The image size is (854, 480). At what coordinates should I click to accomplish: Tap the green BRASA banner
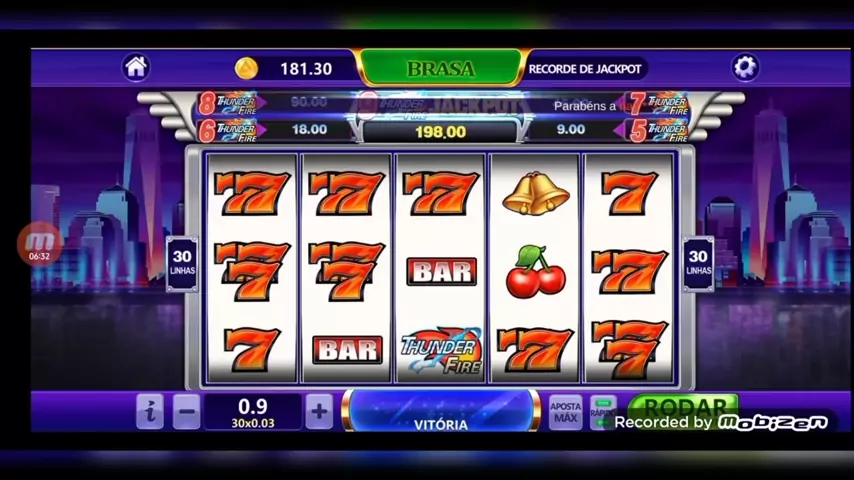coord(440,68)
